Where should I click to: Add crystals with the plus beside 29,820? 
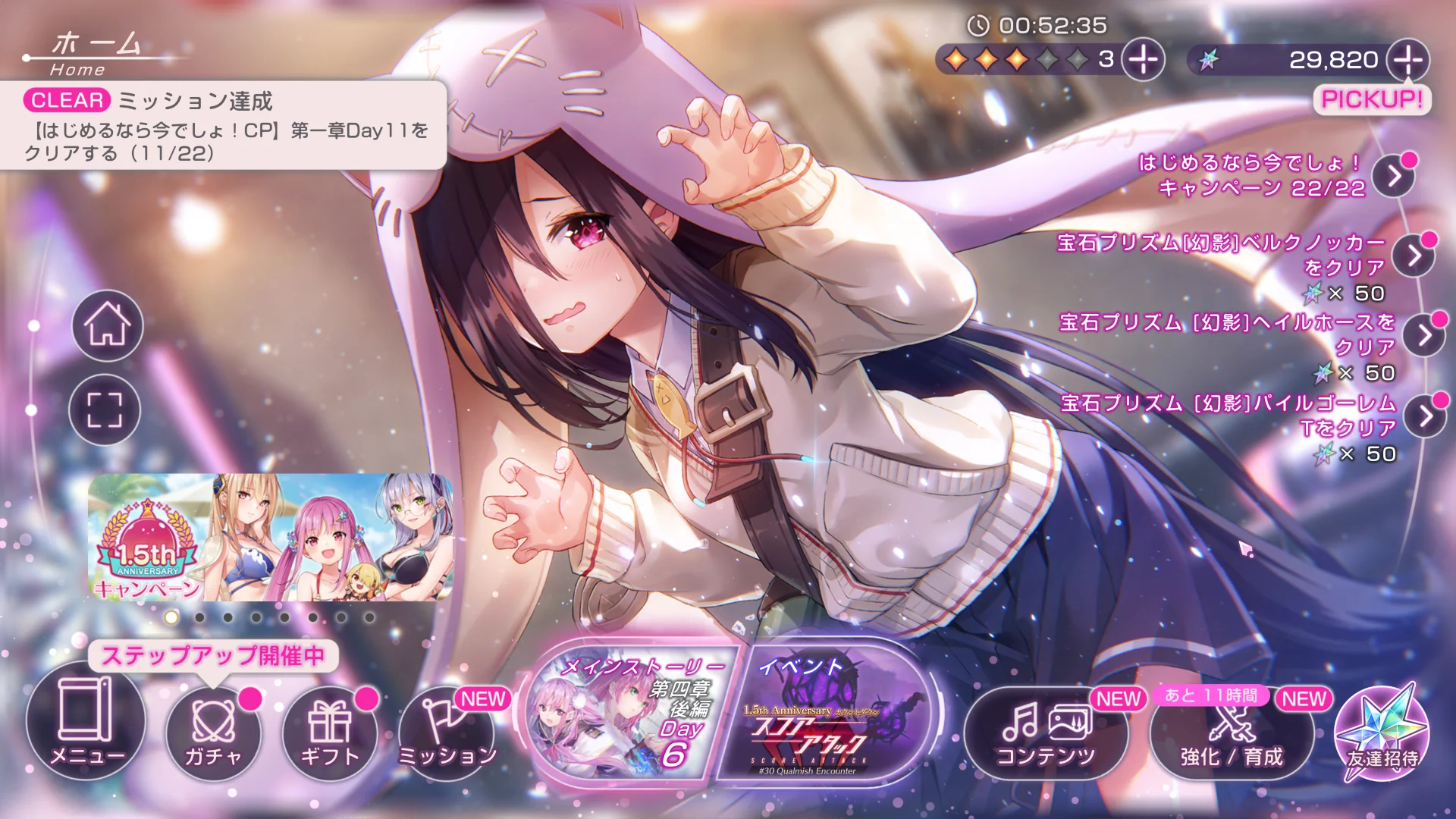click(x=1408, y=59)
